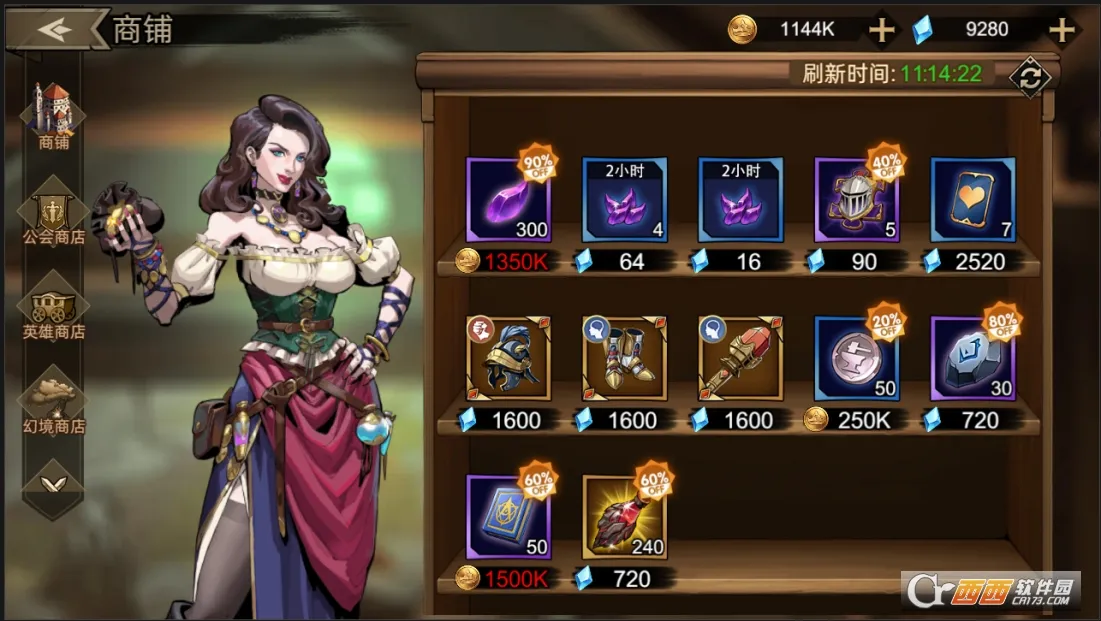Open the 英雄商店 hero shop tab

click(x=54, y=307)
